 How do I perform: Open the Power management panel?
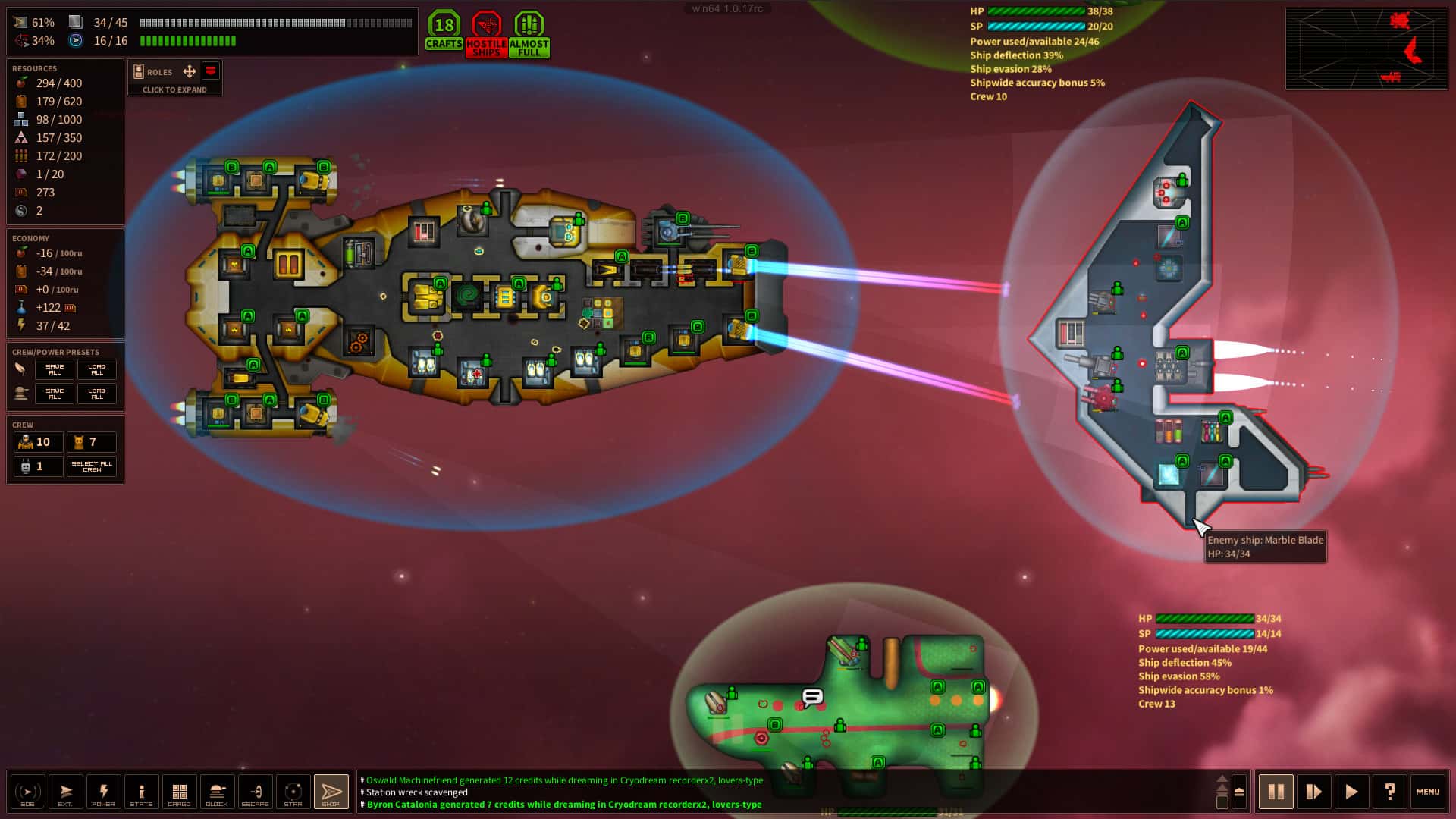103,792
